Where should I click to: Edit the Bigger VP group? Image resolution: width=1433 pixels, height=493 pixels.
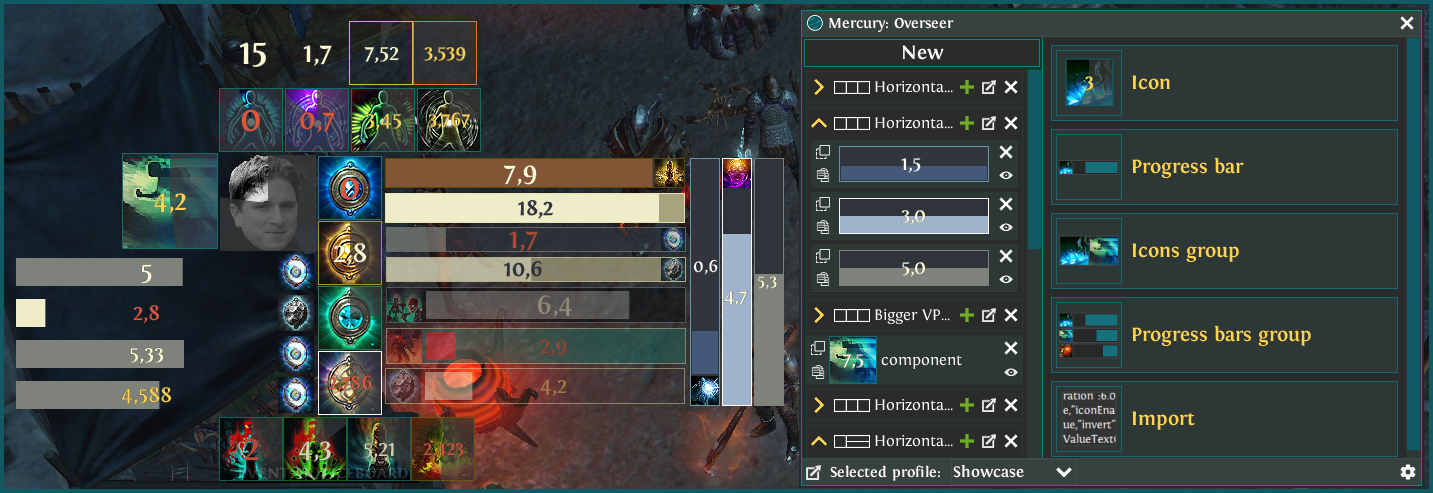point(989,315)
